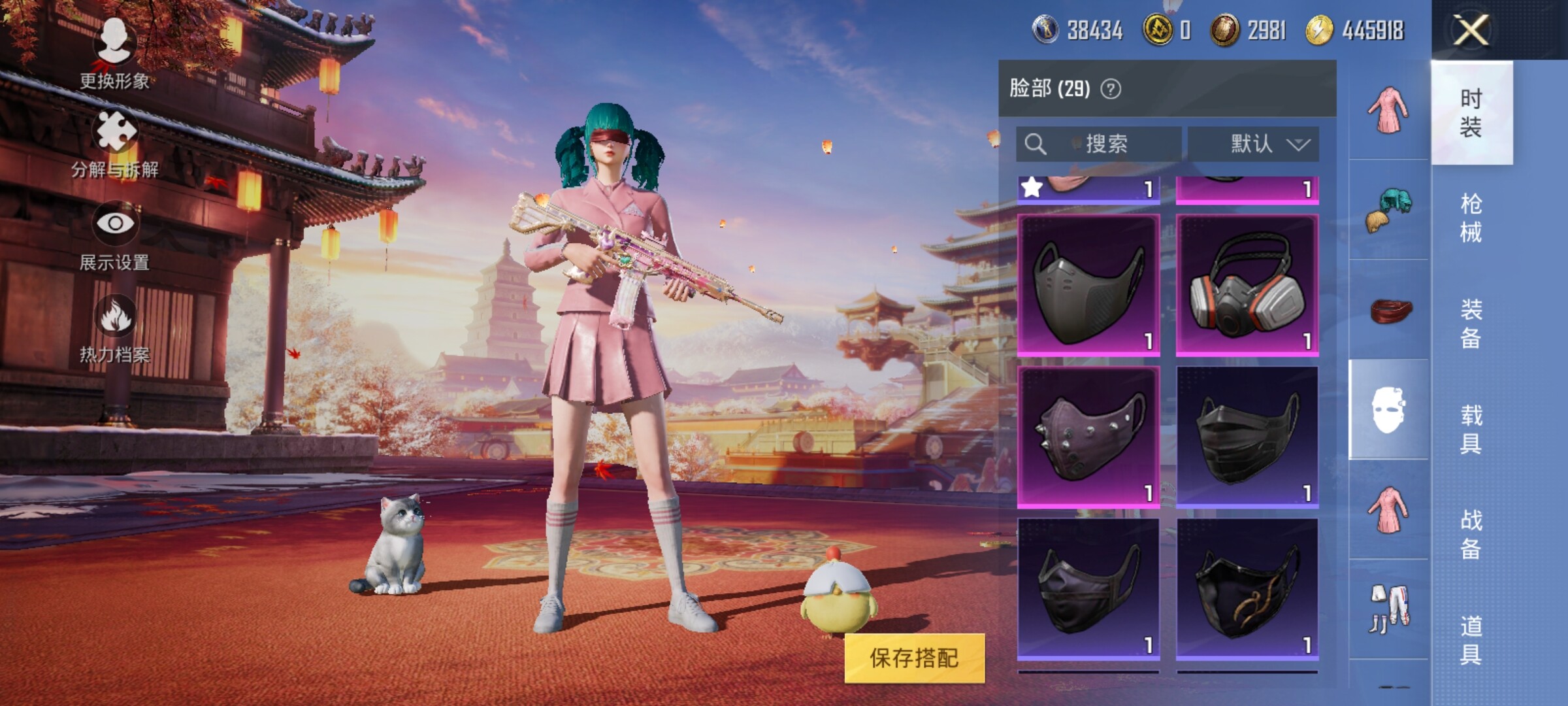
Task: Show help for 脸部 question mark
Action: 1111,89
